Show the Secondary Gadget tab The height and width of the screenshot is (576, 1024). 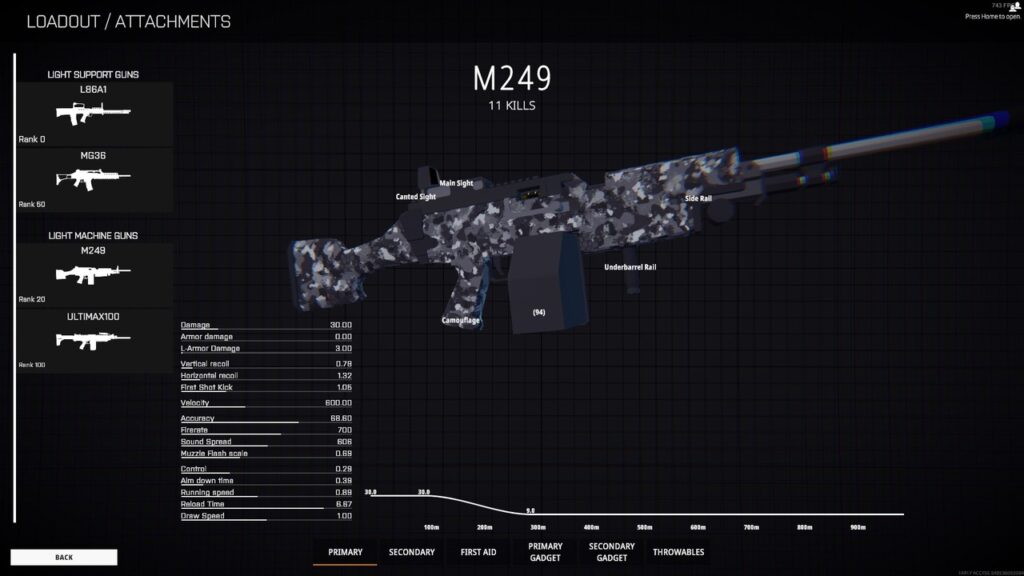click(x=612, y=552)
